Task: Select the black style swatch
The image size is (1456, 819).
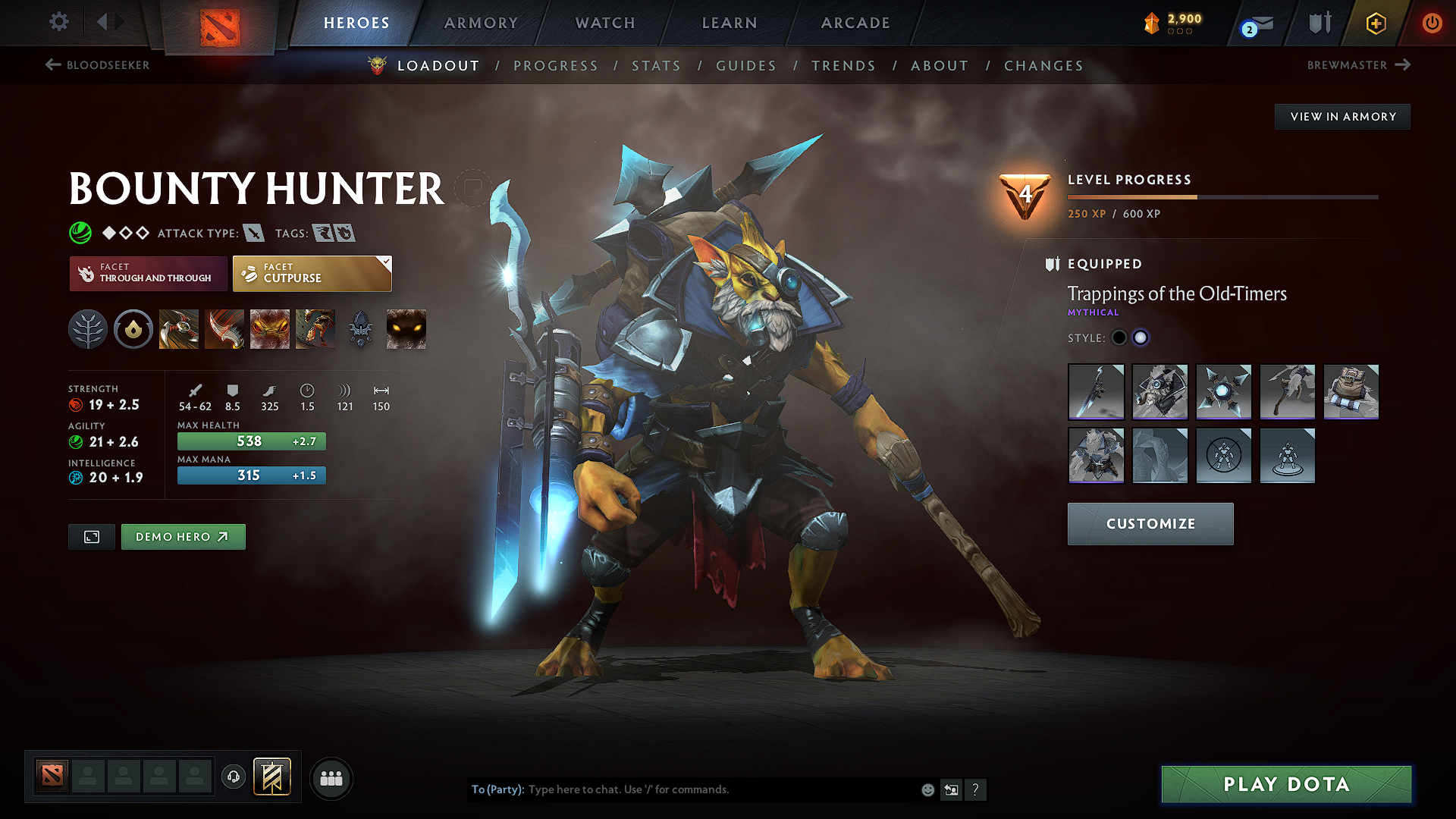Action: [x=1119, y=338]
